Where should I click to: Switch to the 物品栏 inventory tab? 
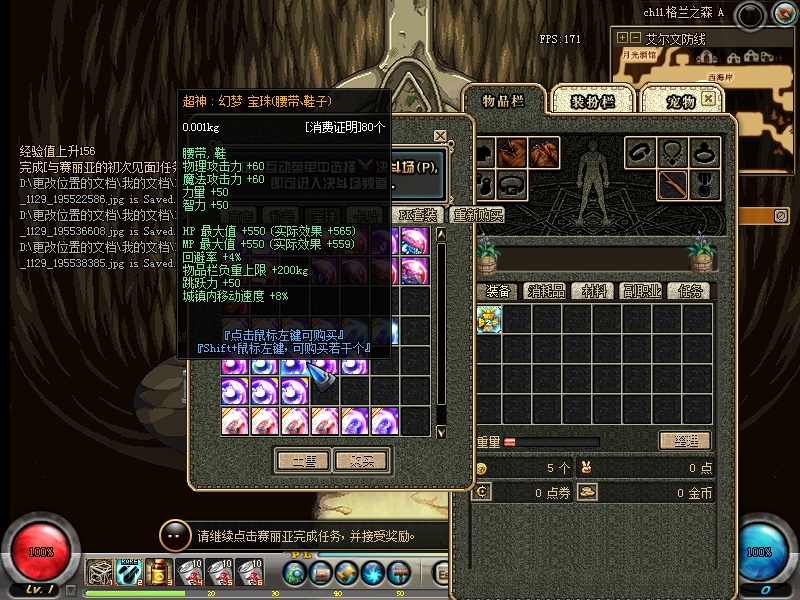click(x=503, y=100)
